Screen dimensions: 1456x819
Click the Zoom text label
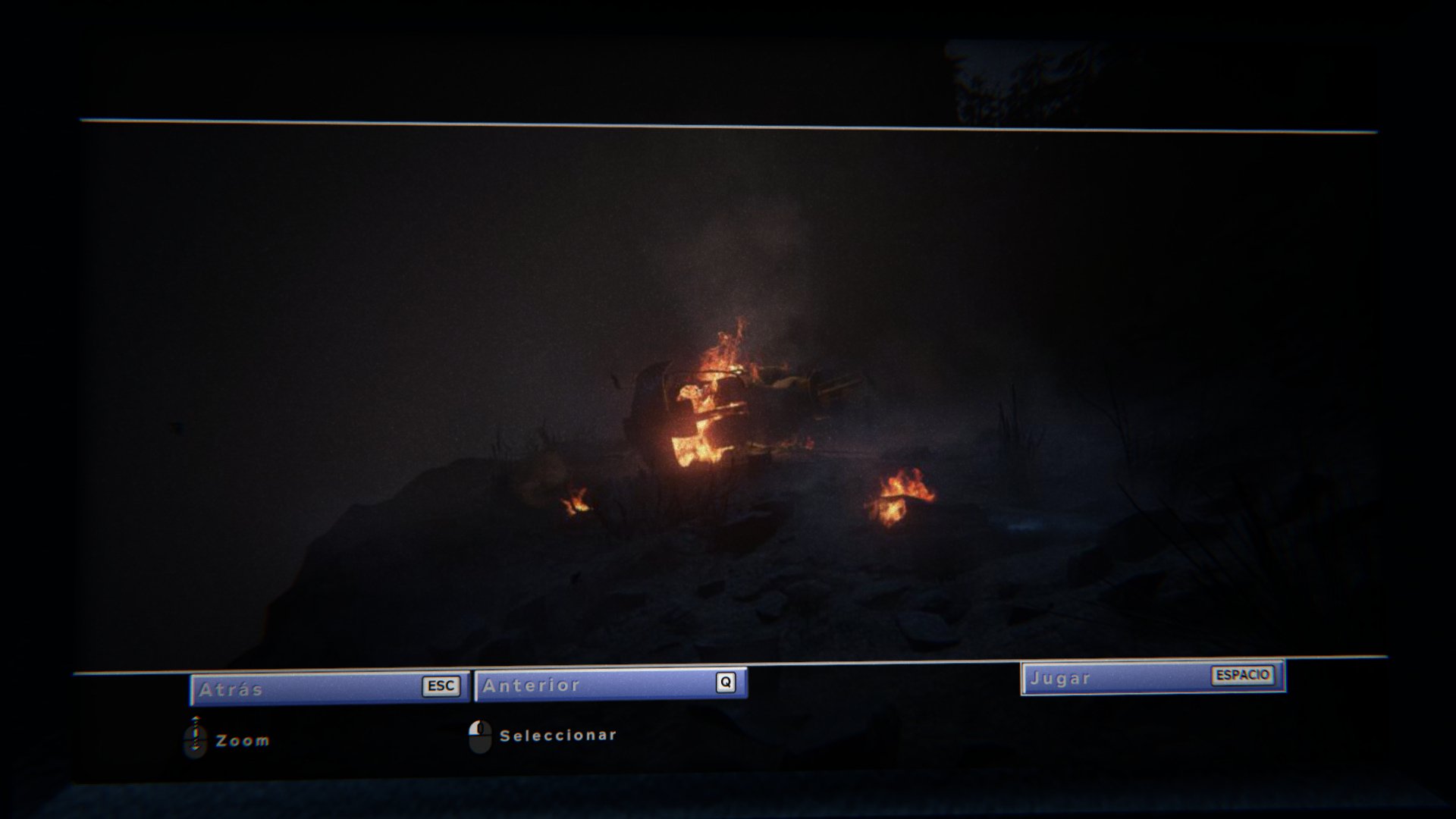(240, 739)
